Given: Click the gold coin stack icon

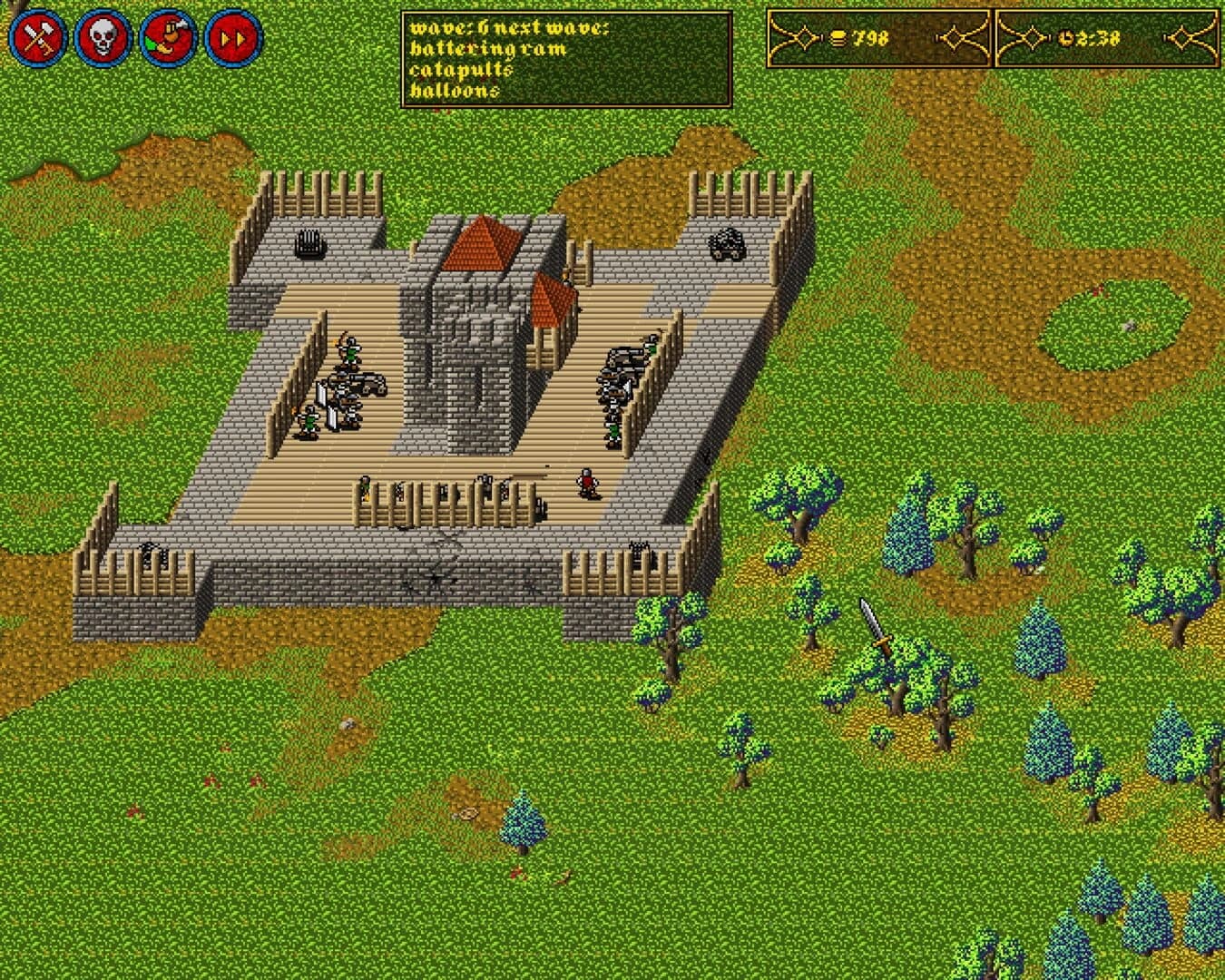Looking at the screenshot, I should point(839,36).
